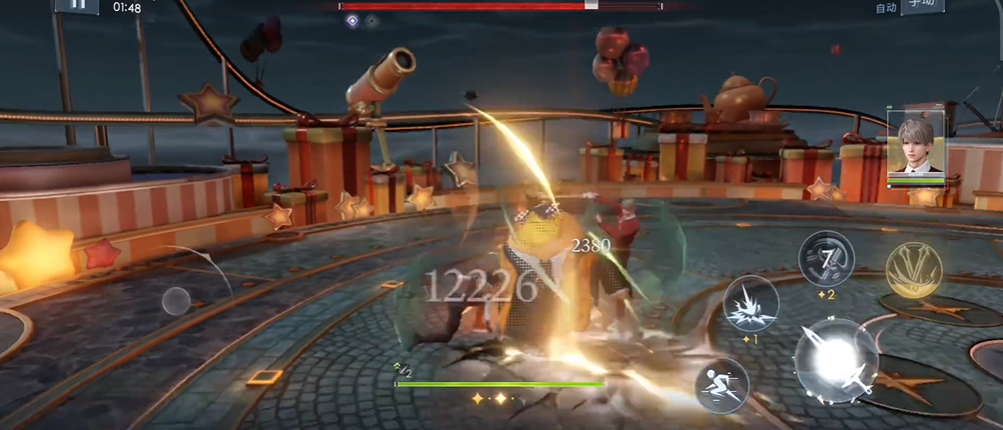1003x430 pixels.
Task: Trigger the ground-burst explosion skill
Action: pyautogui.click(x=751, y=303)
